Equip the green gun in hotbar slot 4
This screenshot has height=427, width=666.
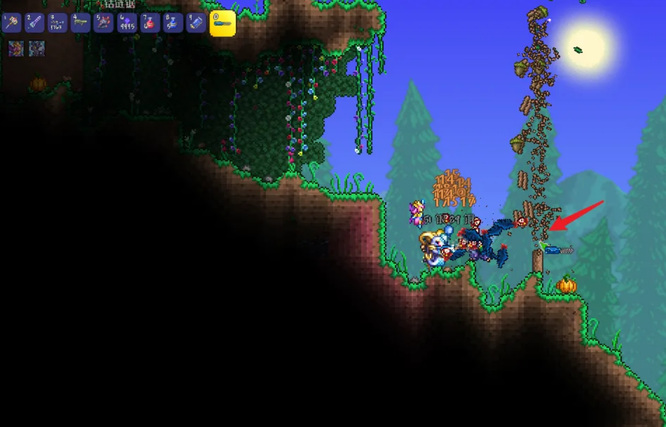(x=80, y=21)
